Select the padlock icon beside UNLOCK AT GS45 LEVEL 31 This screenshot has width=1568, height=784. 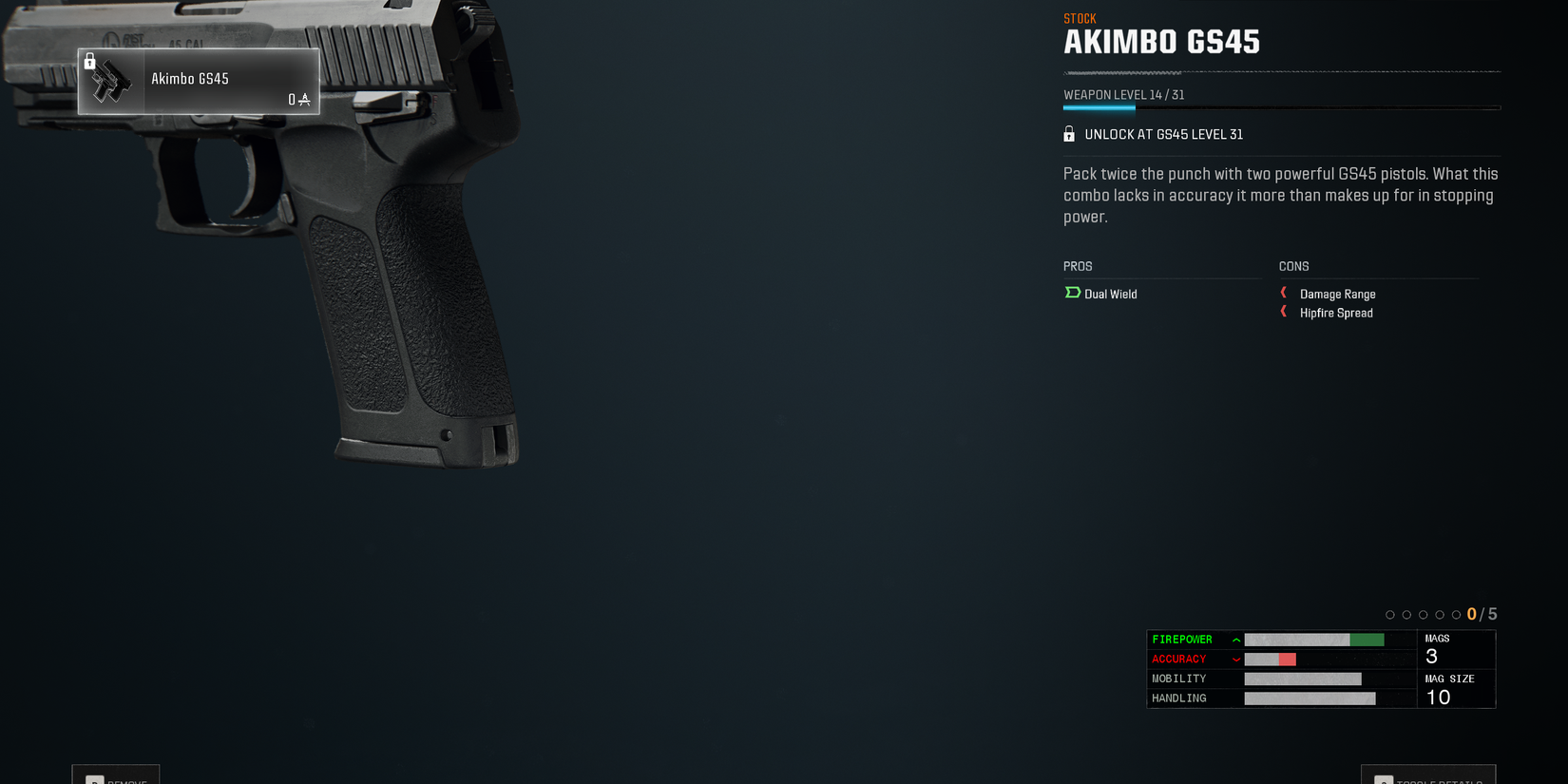1067,133
